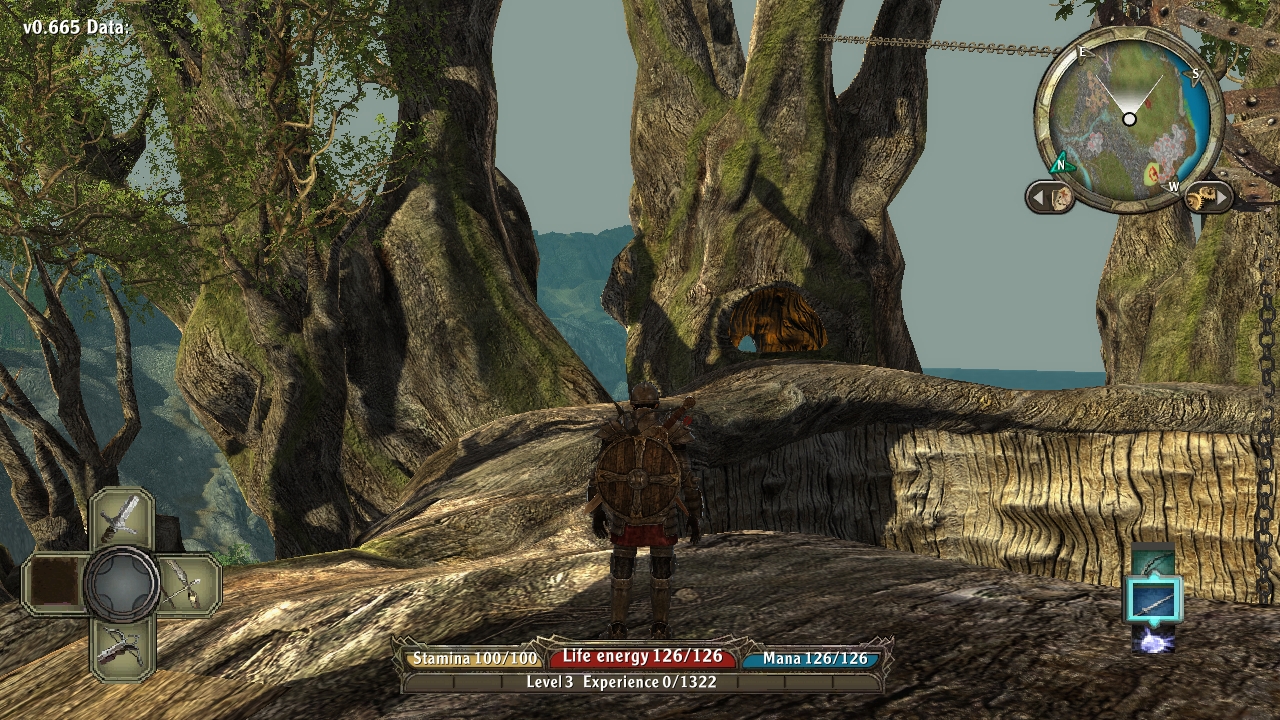Screen dimensions: 1280x720
Task: Choose the crossbow quick slot
Action: click(x=121, y=647)
